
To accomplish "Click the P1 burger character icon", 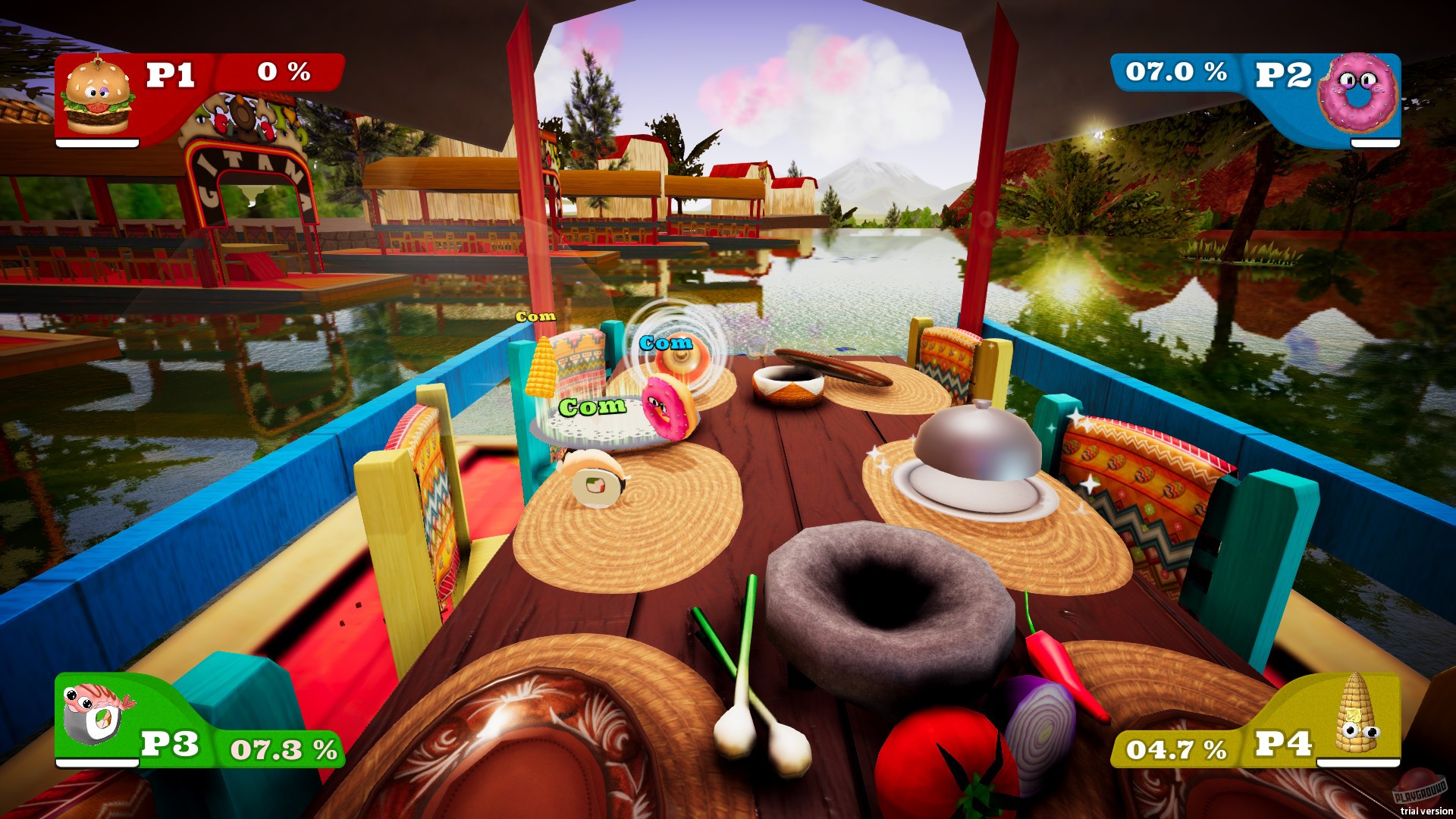I will (x=98, y=99).
